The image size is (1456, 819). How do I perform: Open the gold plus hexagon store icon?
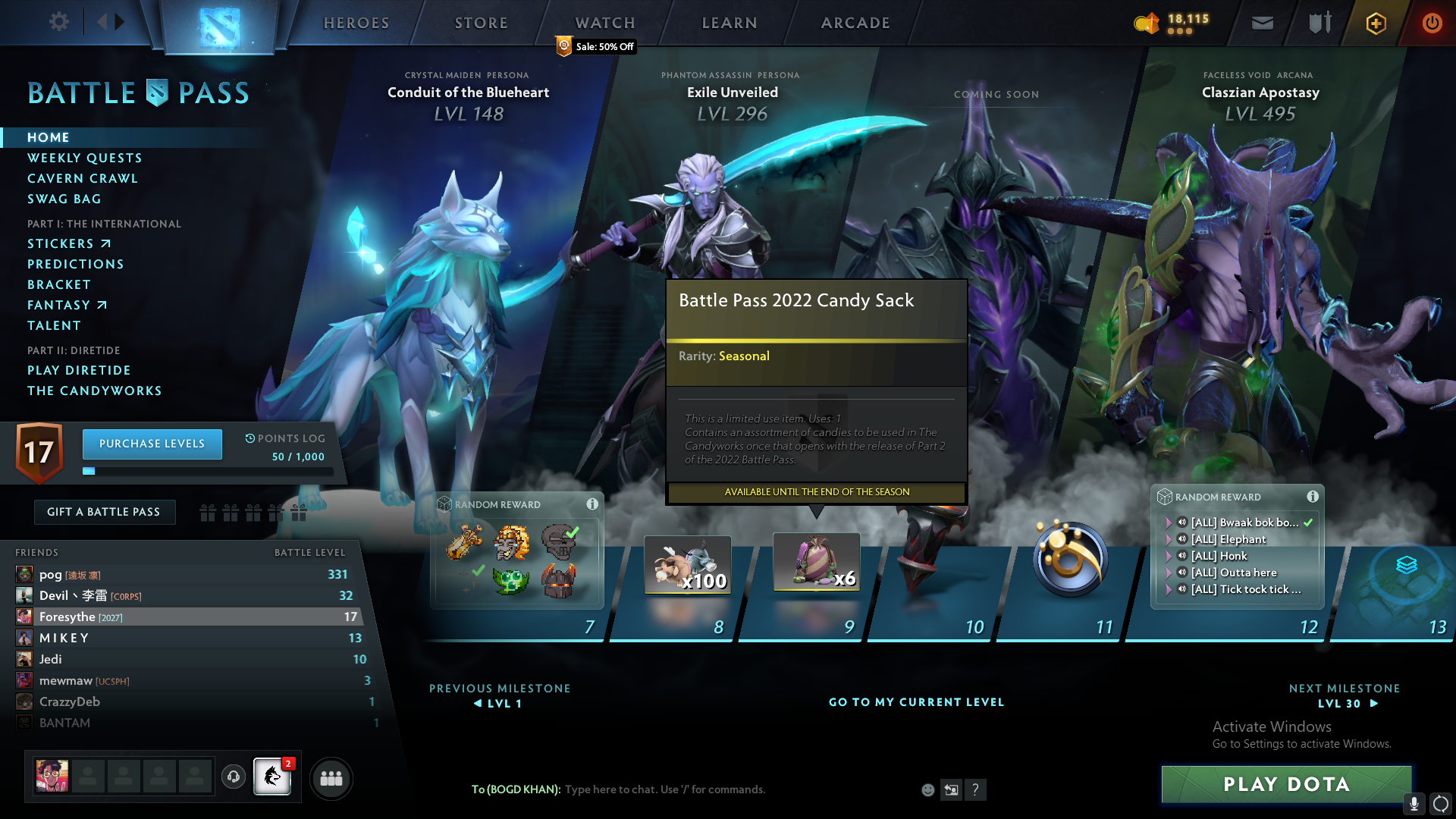click(1376, 24)
